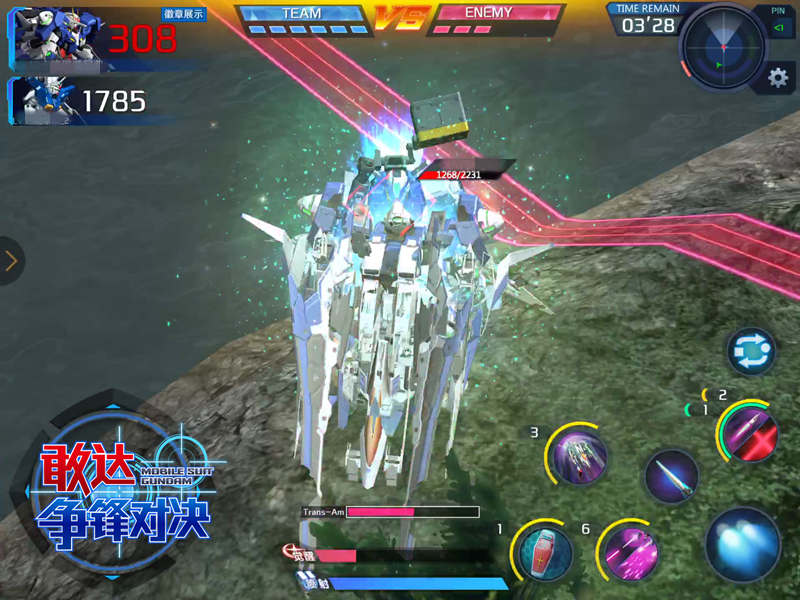Activate the blue thruster boost button
This screenshot has width=800, height=600.
coord(743,545)
